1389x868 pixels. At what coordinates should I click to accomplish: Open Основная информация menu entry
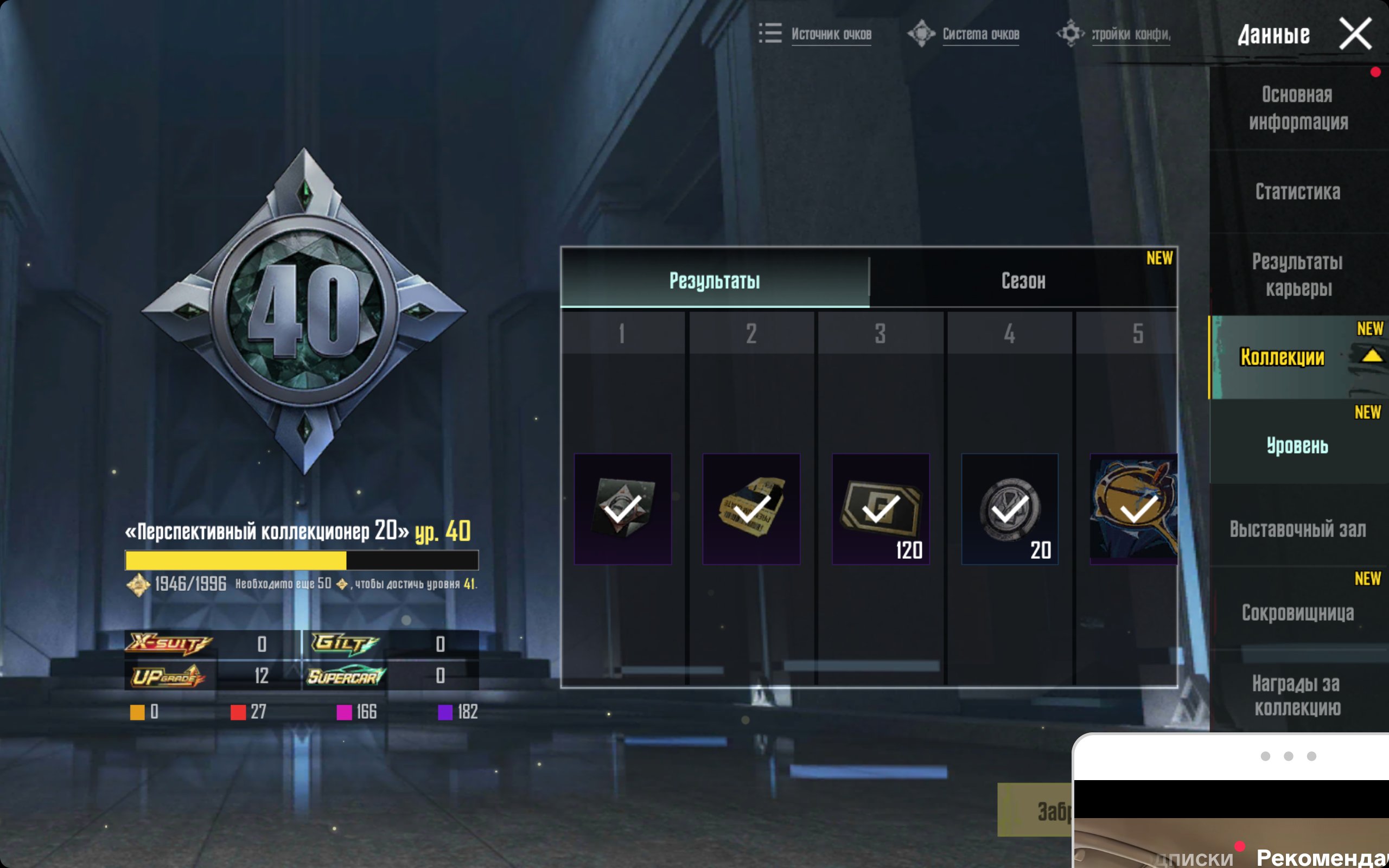(x=1298, y=108)
